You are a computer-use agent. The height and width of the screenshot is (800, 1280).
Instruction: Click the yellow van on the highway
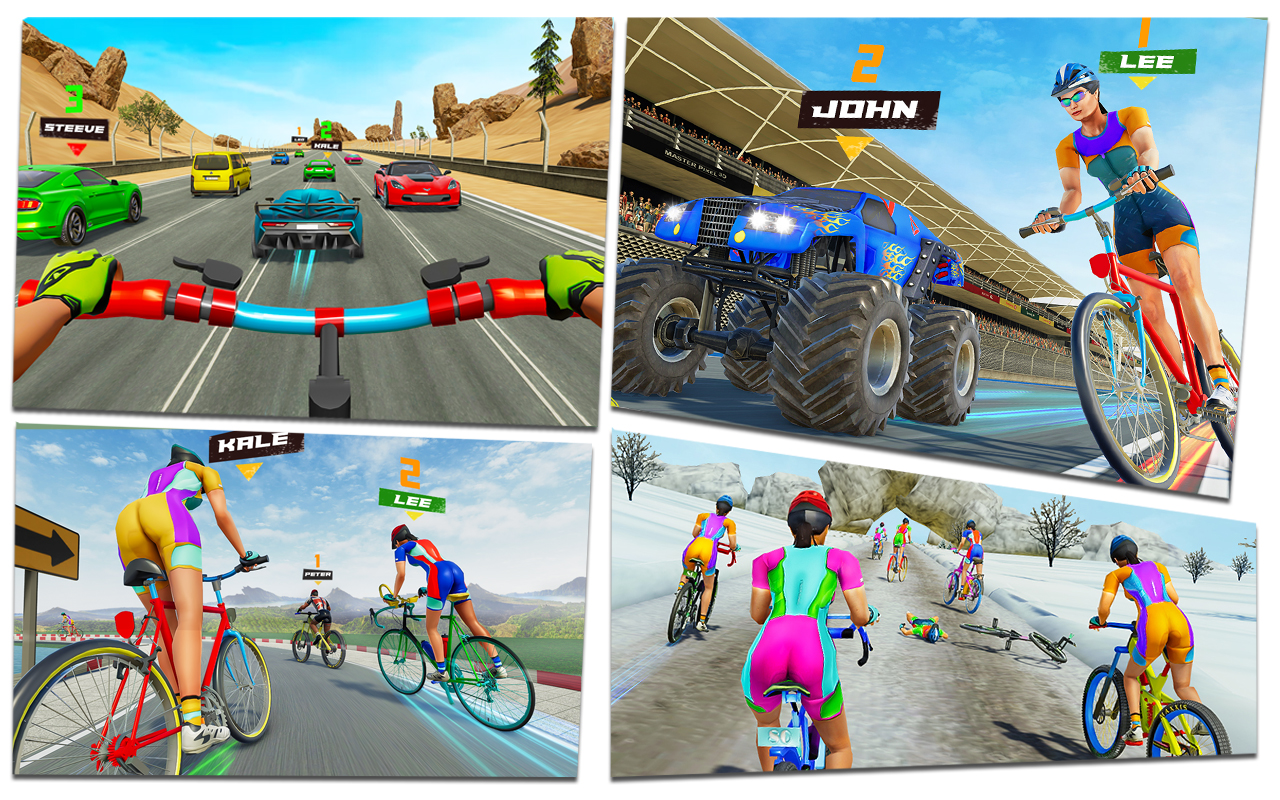coord(222,175)
